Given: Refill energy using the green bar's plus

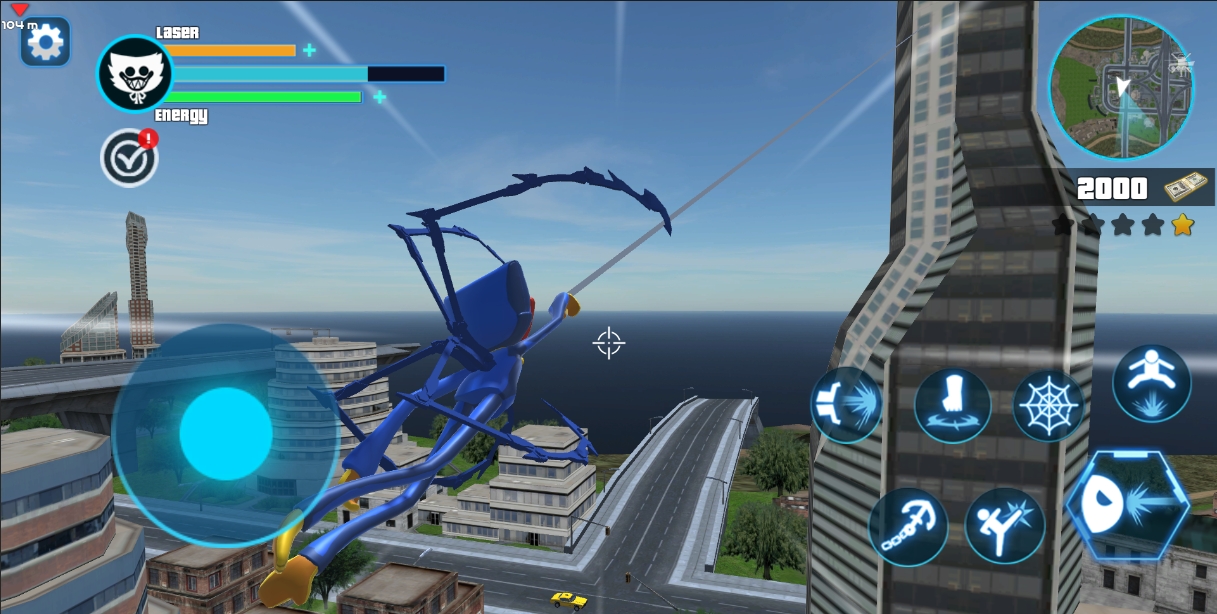Looking at the screenshot, I should pyautogui.click(x=380, y=97).
